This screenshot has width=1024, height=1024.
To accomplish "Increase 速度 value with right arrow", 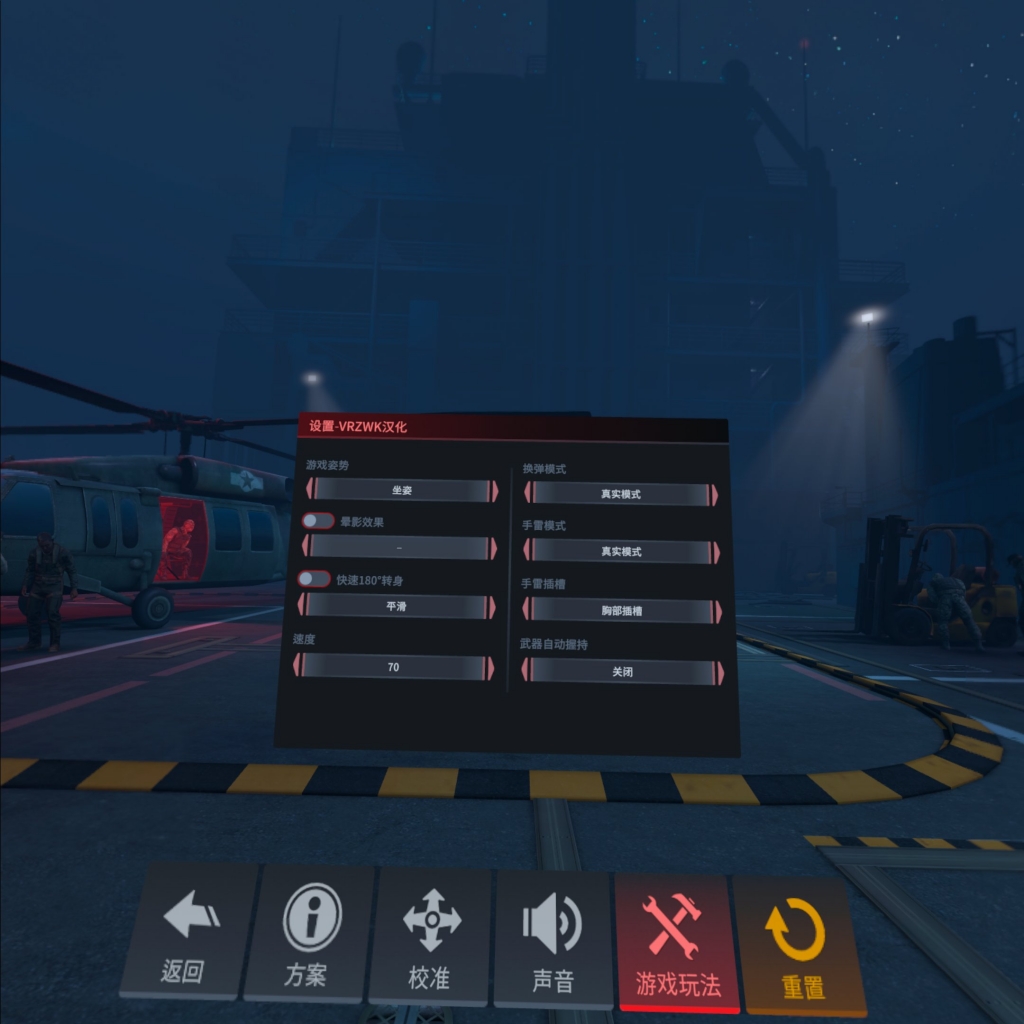I will (491, 668).
